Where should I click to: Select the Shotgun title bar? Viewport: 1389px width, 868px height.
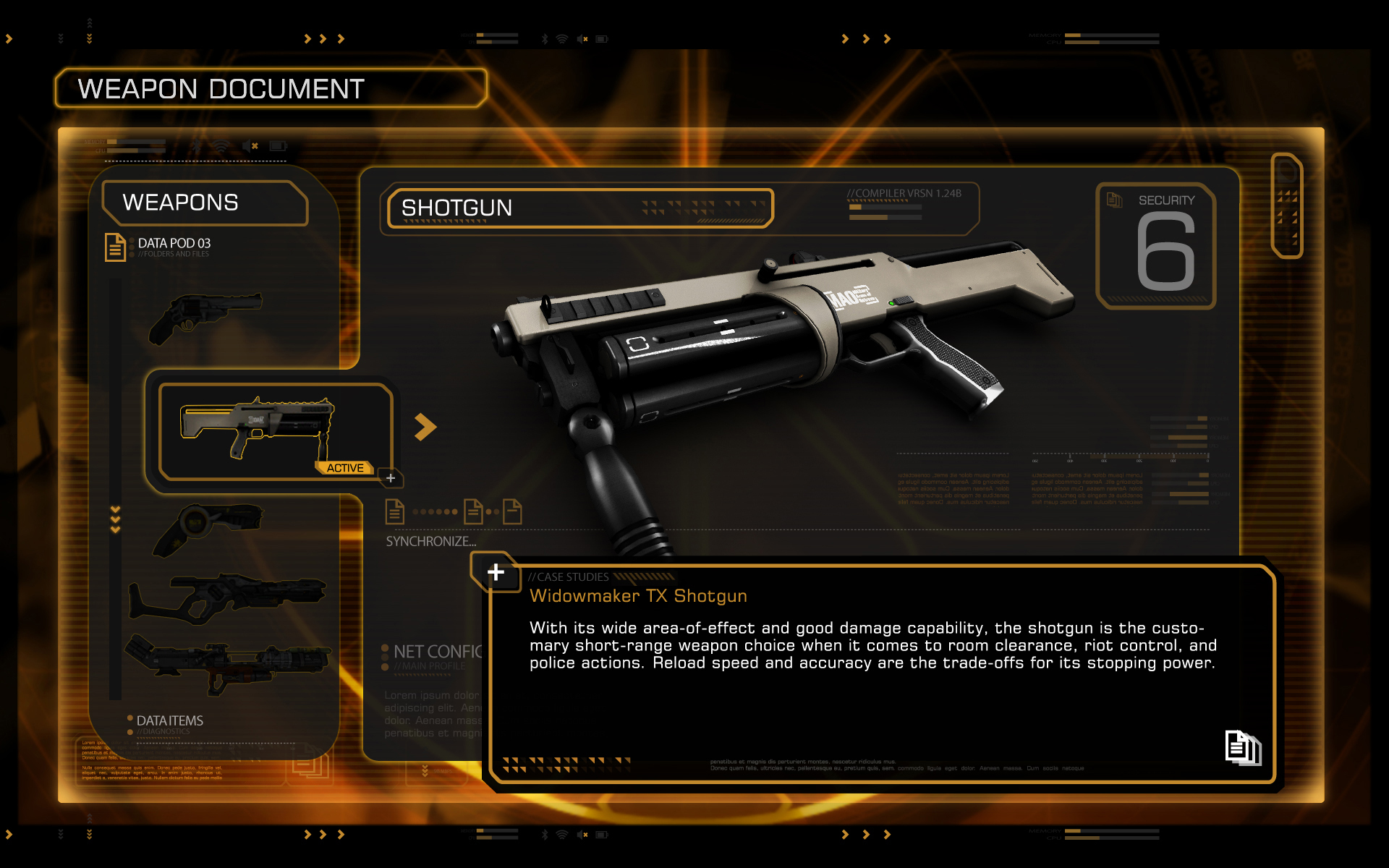point(580,208)
